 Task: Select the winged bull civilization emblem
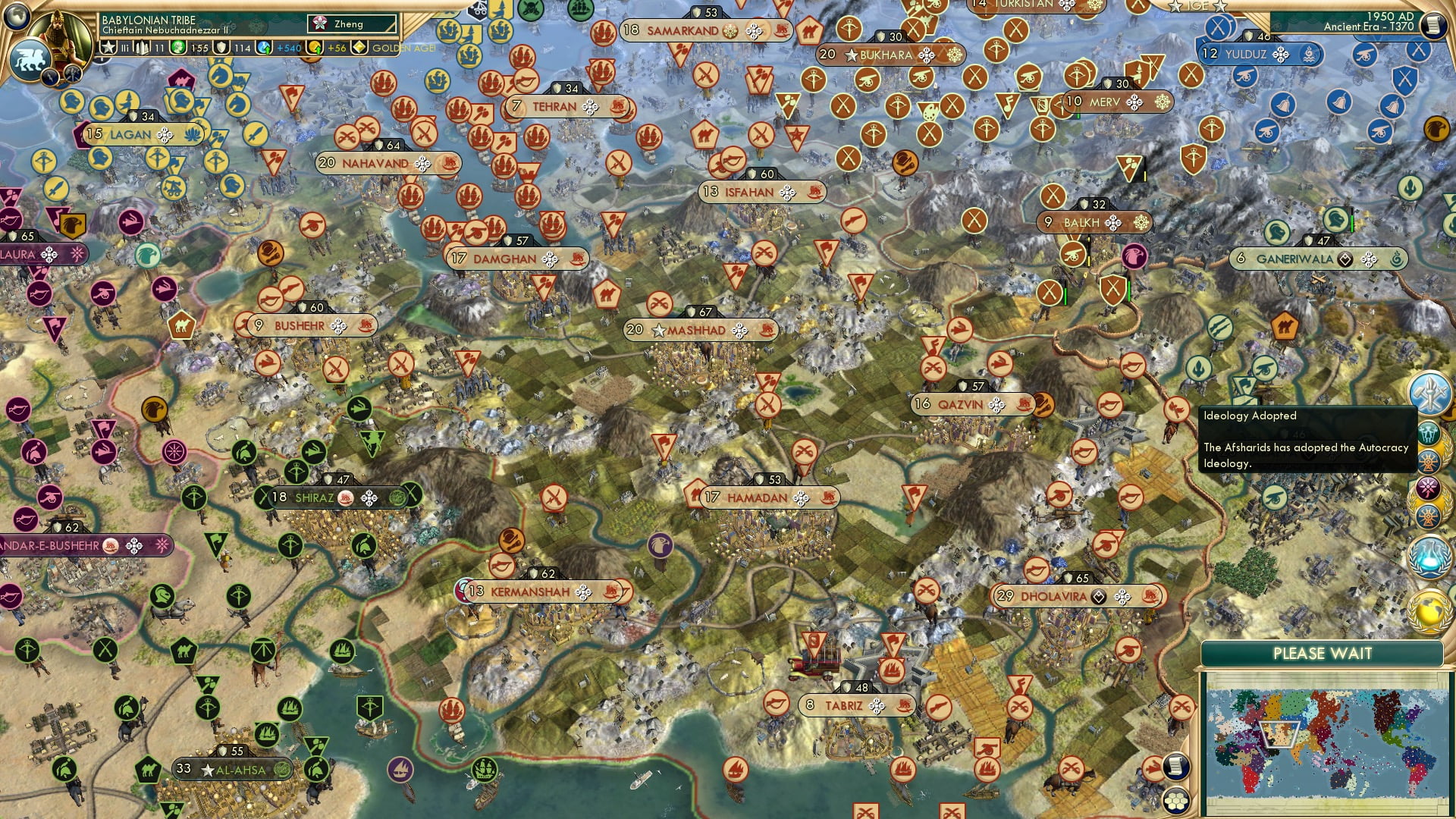[x=29, y=59]
